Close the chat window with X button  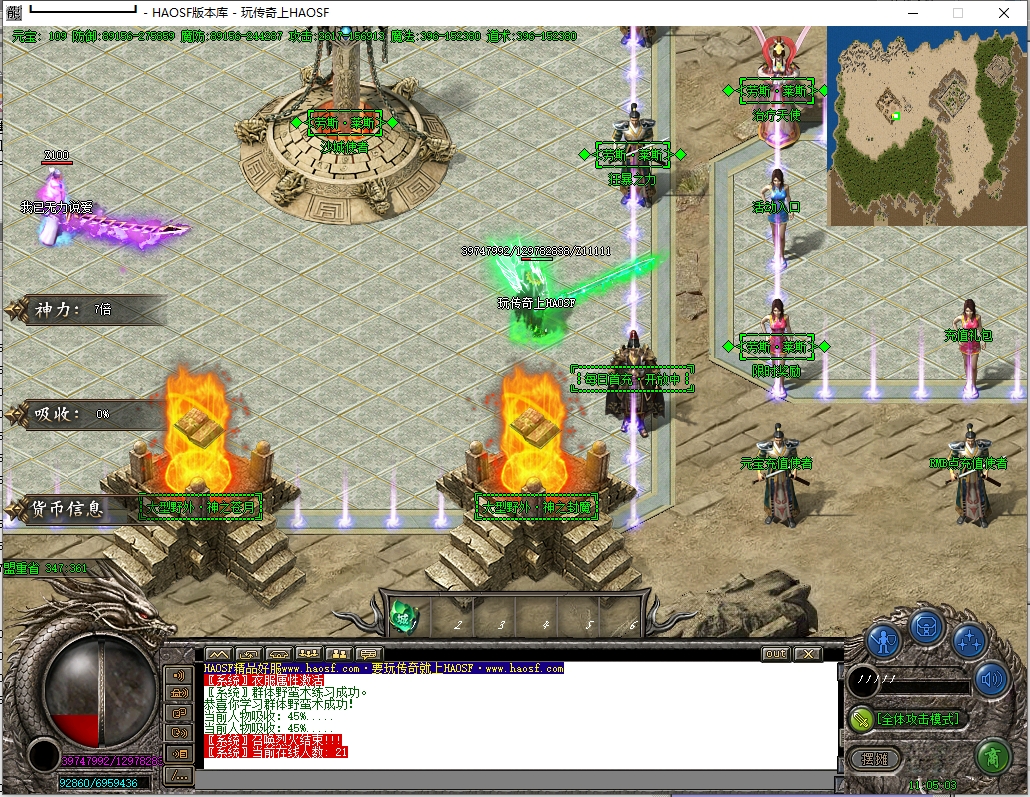click(x=808, y=654)
